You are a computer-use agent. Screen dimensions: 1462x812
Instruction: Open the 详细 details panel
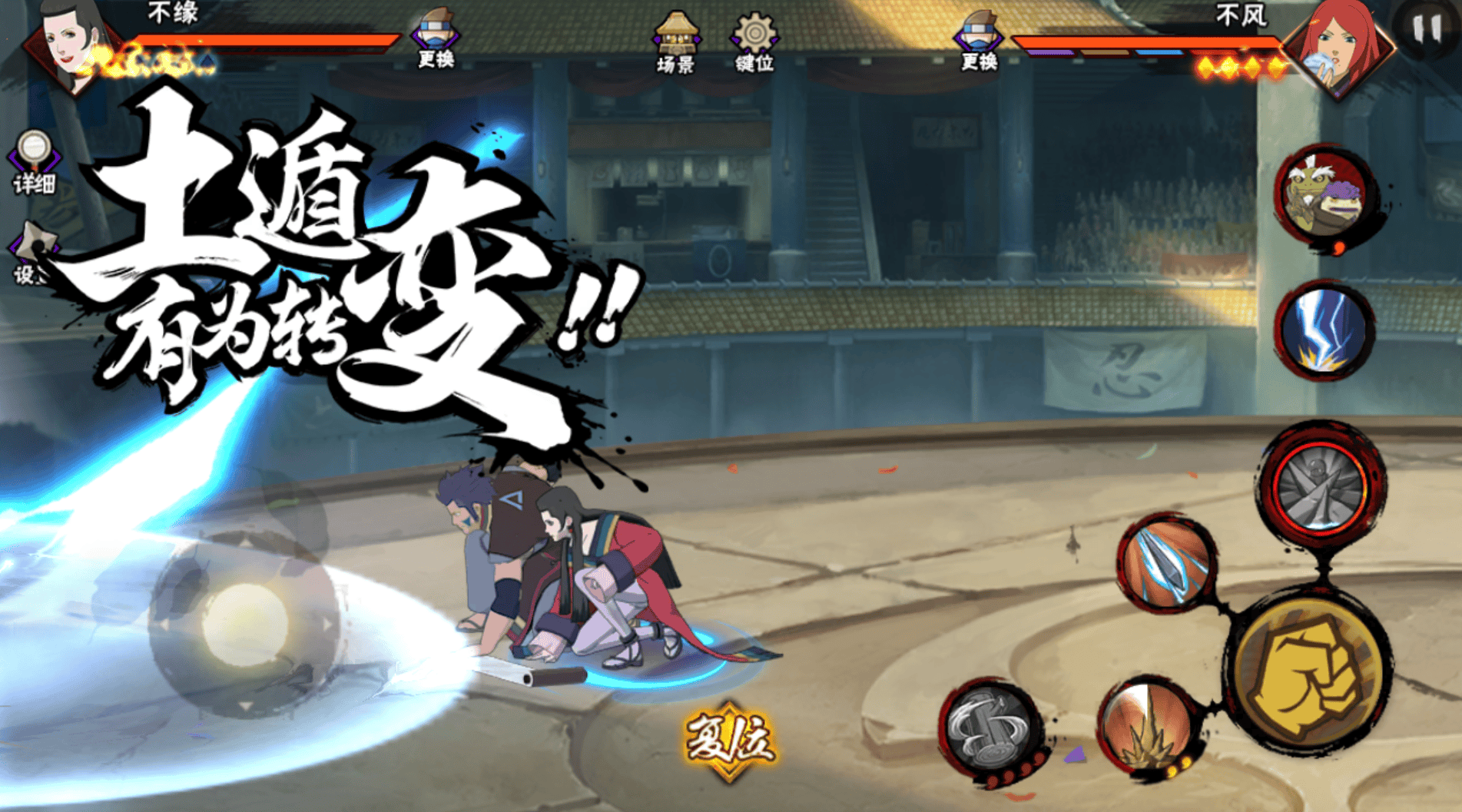pyautogui.click(x=34, y=161)
